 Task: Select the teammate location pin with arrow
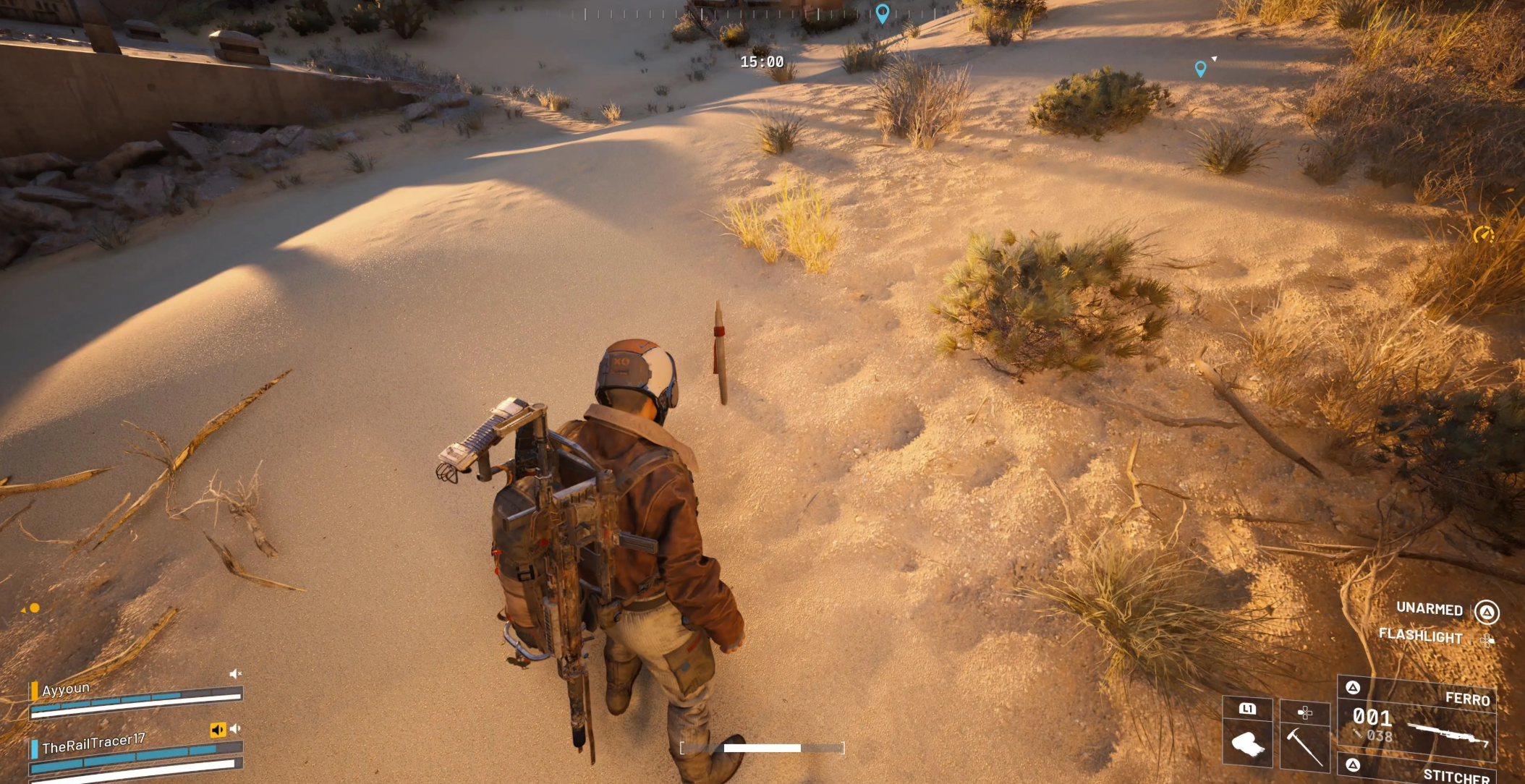[1200, 69]
